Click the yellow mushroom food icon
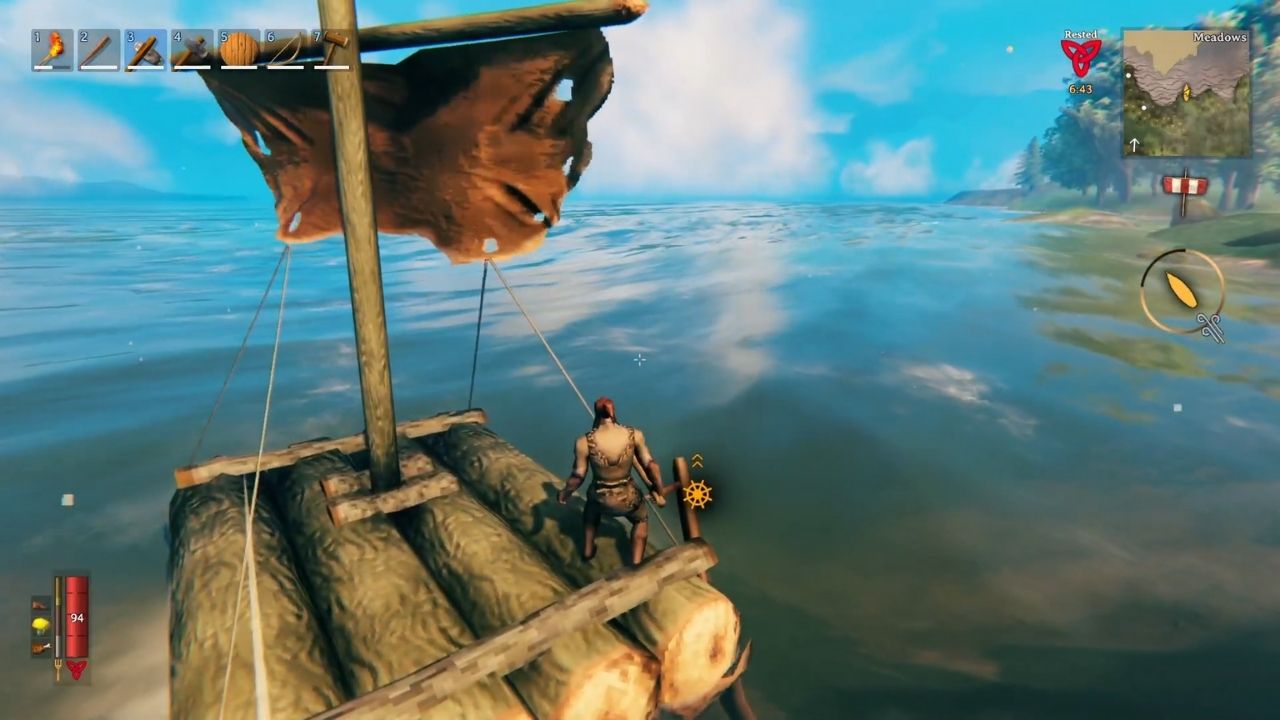1280x720 pixels. coord(39,625)
